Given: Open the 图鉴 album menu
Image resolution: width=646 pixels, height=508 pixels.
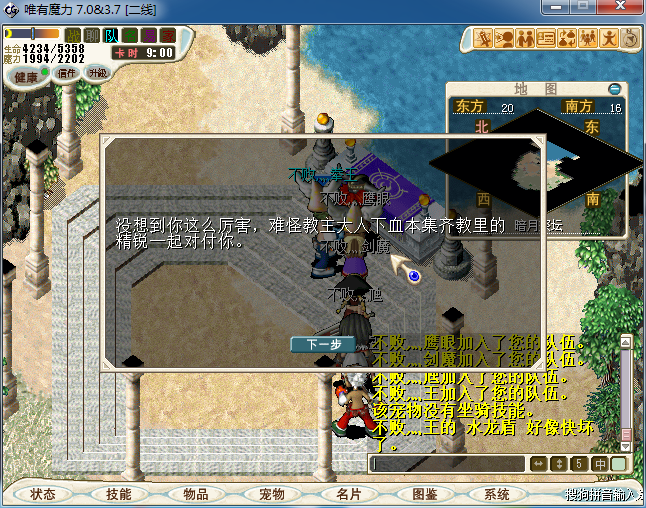Looking at the screenshot, I should click(x=424, y=494).
